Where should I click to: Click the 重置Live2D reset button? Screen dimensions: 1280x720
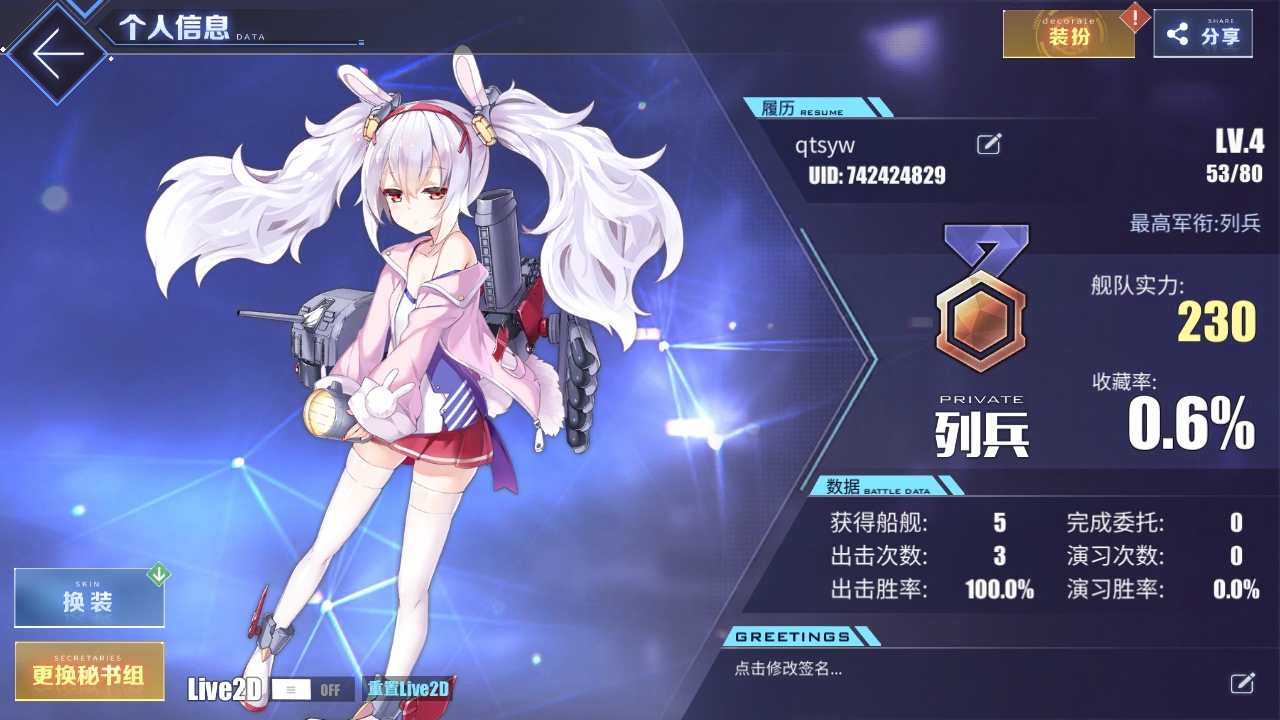click(407, 689)
